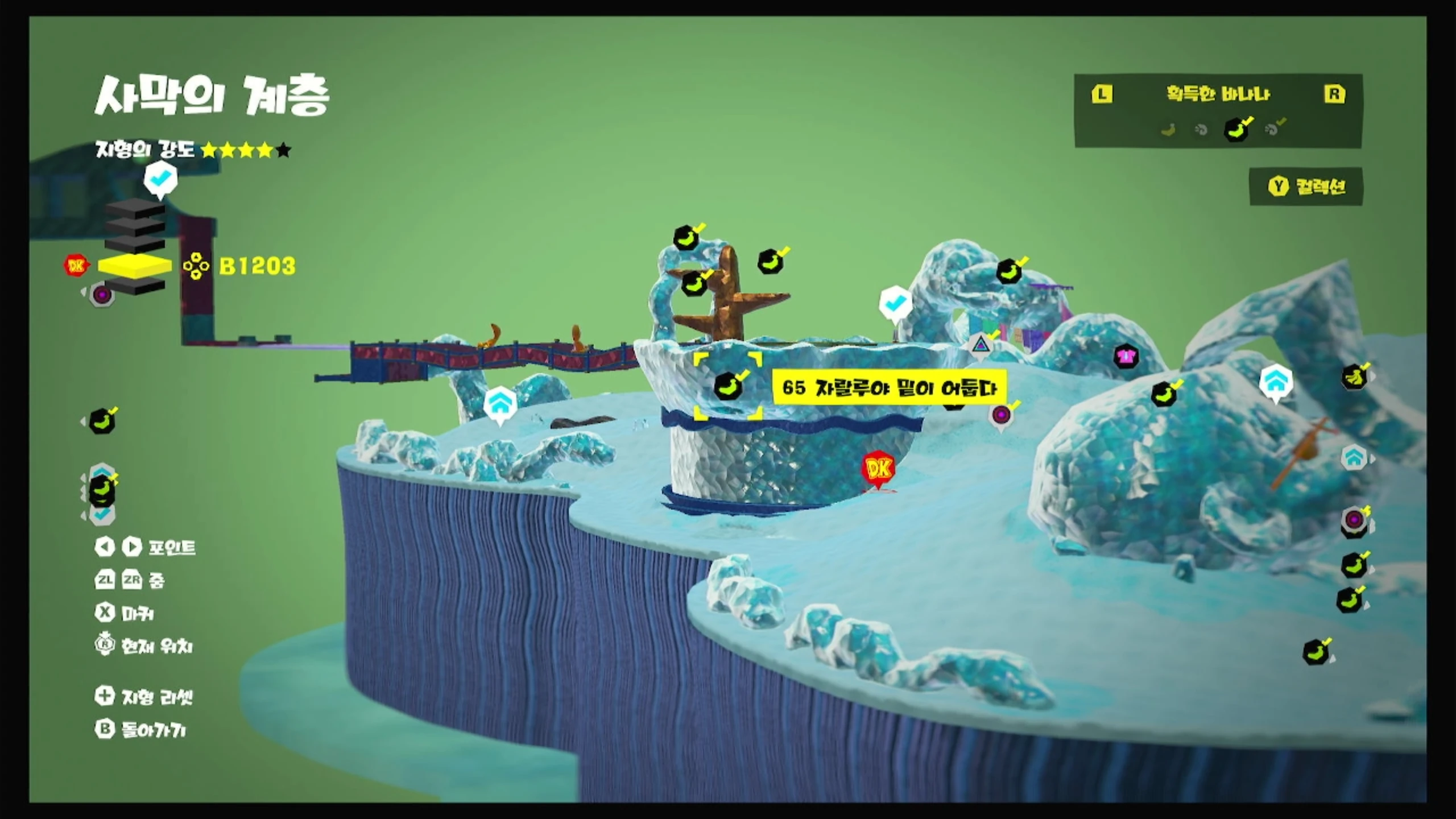Pick the collected-banana filter with yellow checkmark
The height and width of the screenshot is (819, 1456).
pyautogui.click(x=1236, y=129)
